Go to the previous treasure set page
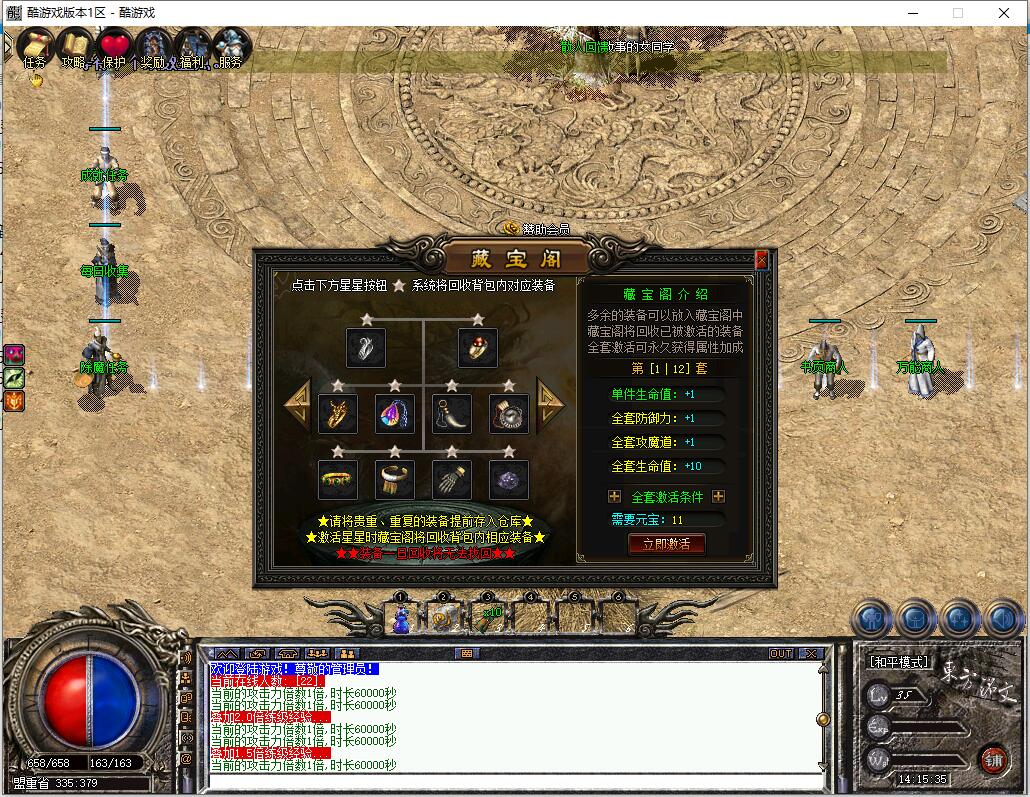 tap(298, 404)
